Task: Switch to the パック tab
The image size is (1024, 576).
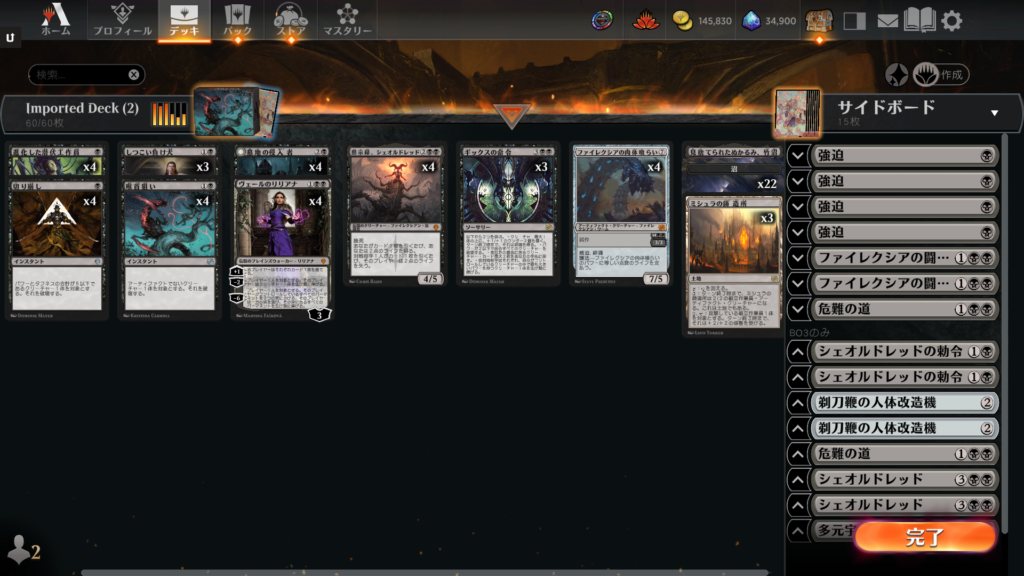Action: [237, 20]
